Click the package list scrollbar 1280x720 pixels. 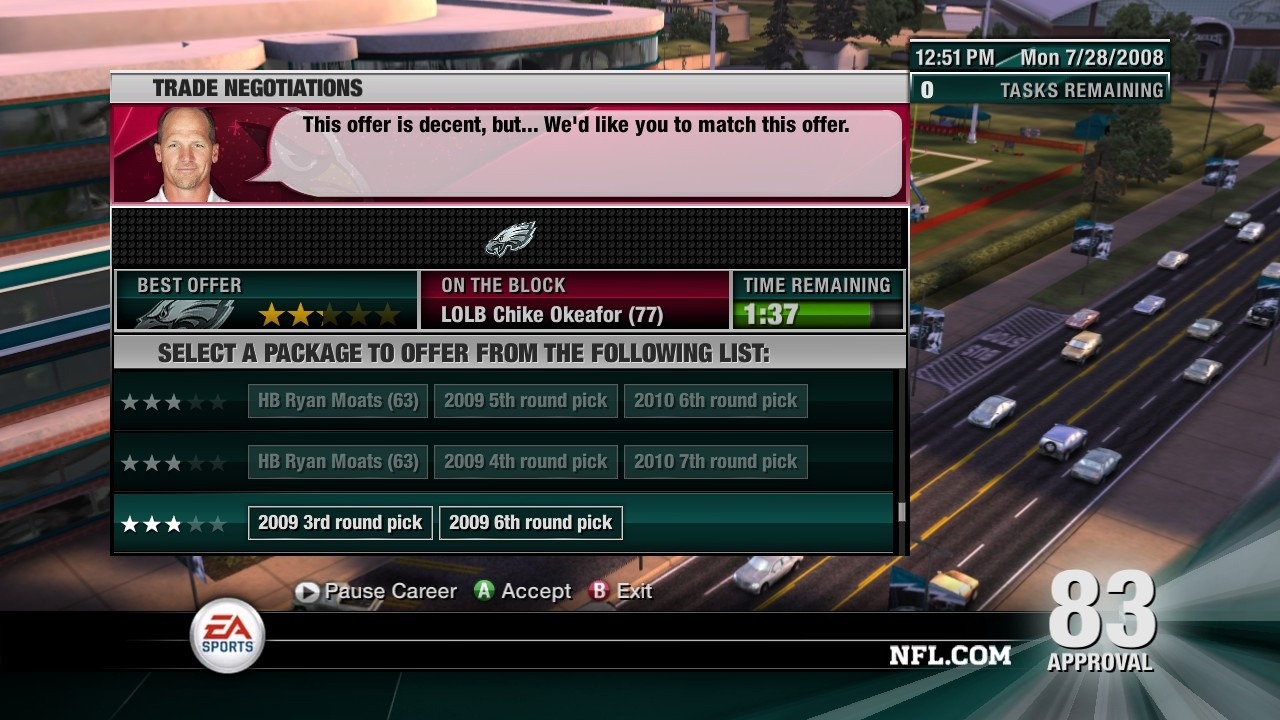tap(901, 512)
